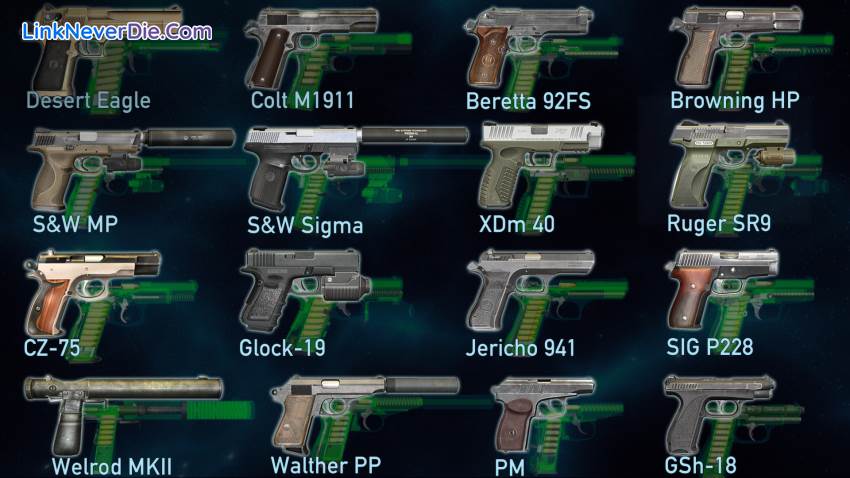850x478 pixels.
Task: Click the LinkNeverDie.Com watermark link
Action: 117,31
